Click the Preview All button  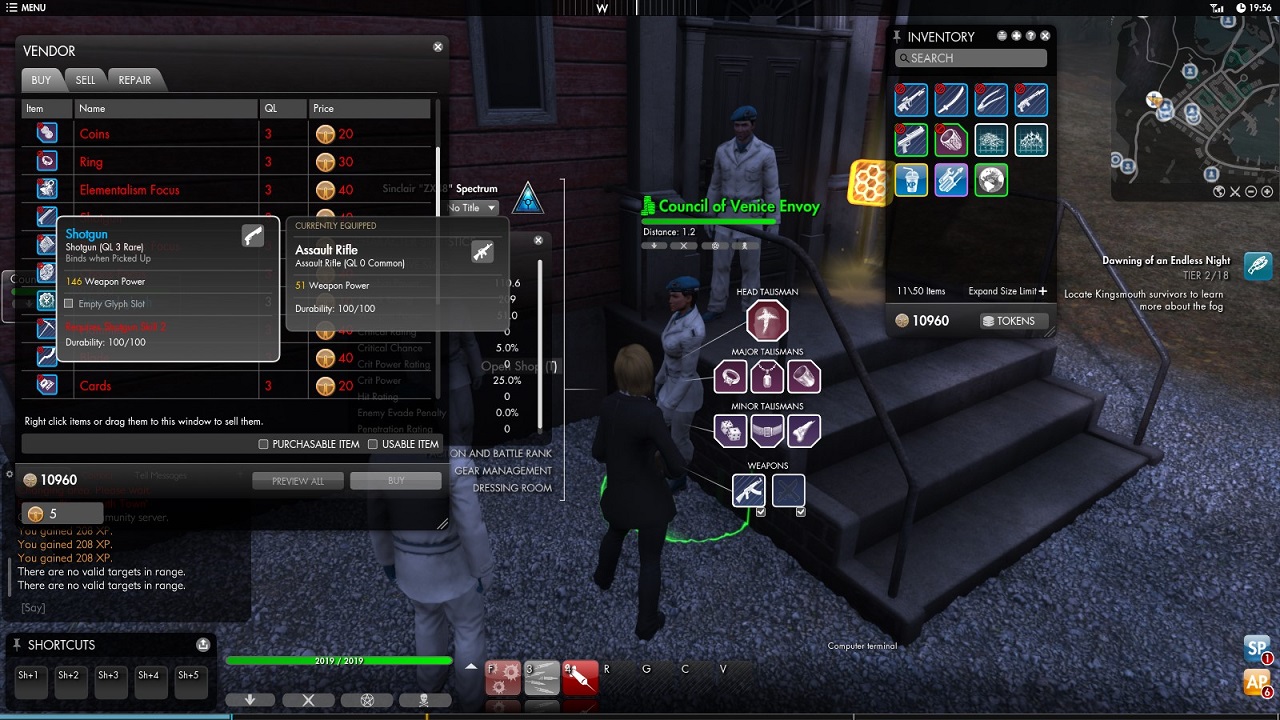pyautogui.click(x=297, y=481)
